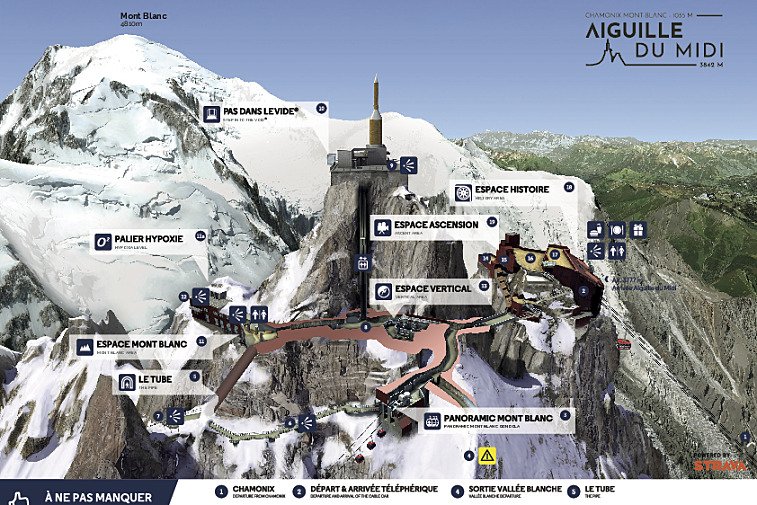This screenshot has height=505, width=757.
Task: Click the Aiguille du Midi logo
Action: tap(655, 40)
